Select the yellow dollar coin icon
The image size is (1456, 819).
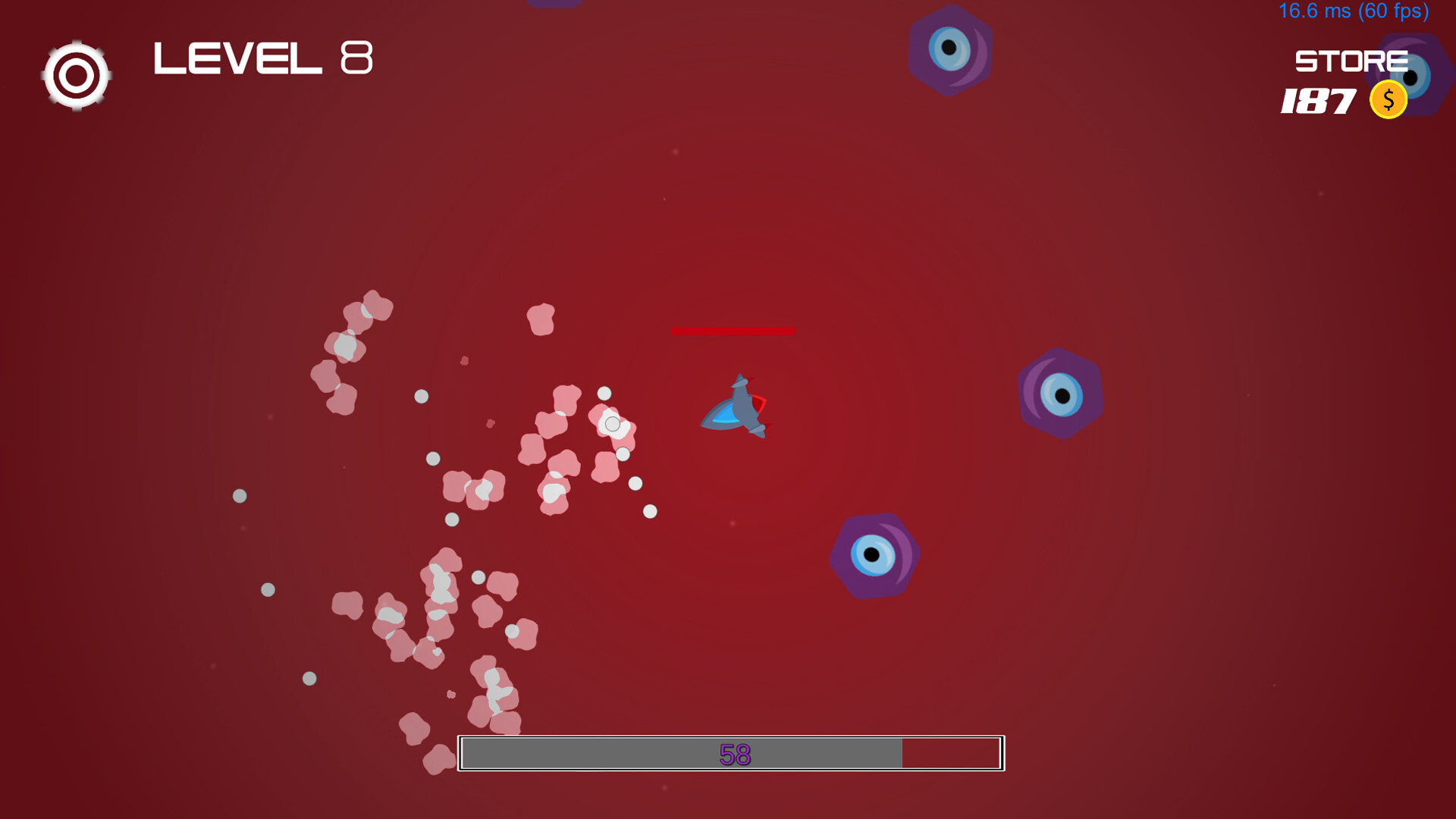tap(1388, 99)
